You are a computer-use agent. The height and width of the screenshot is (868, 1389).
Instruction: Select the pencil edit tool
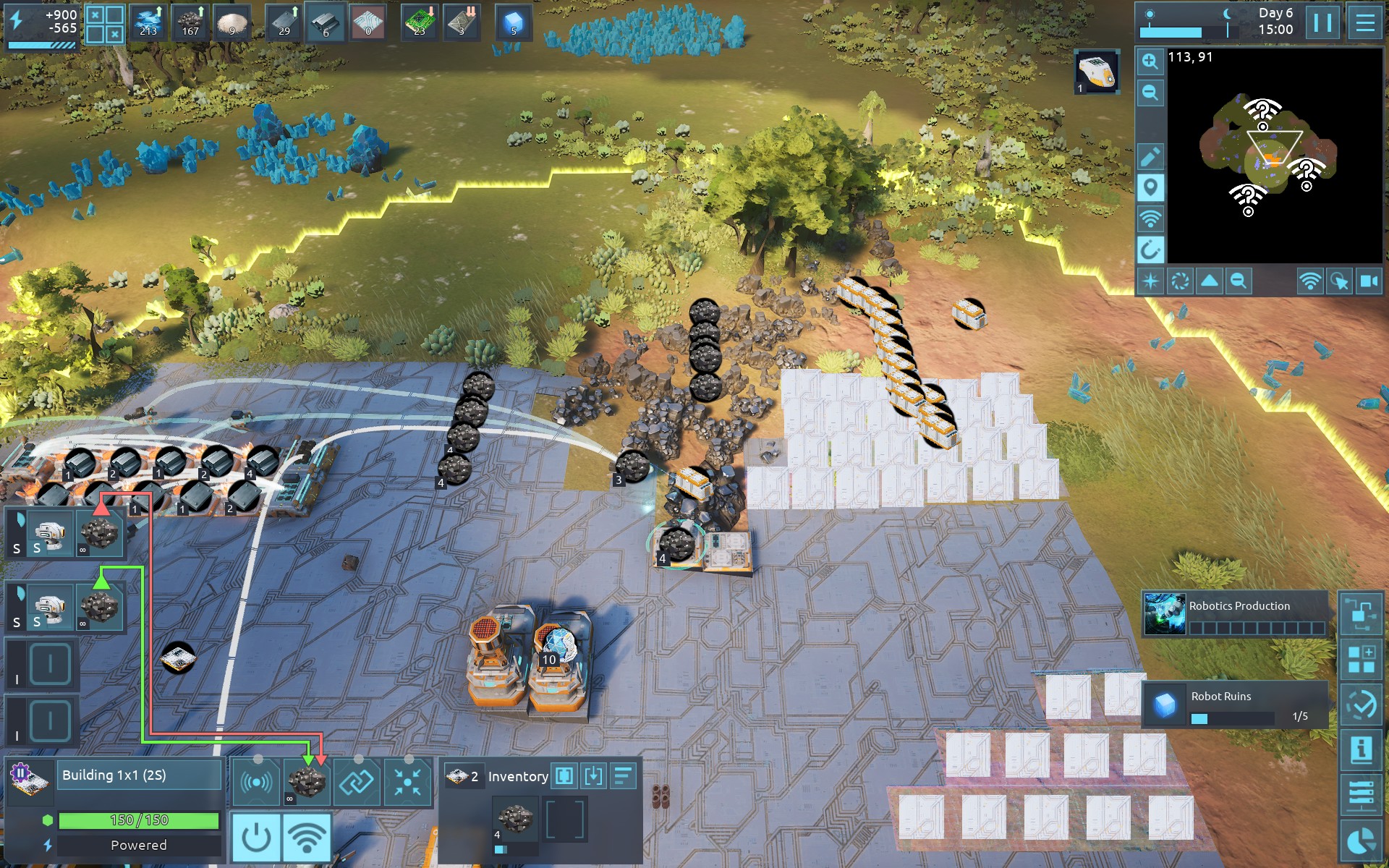pyautogui.click(x=1150, y=156)
